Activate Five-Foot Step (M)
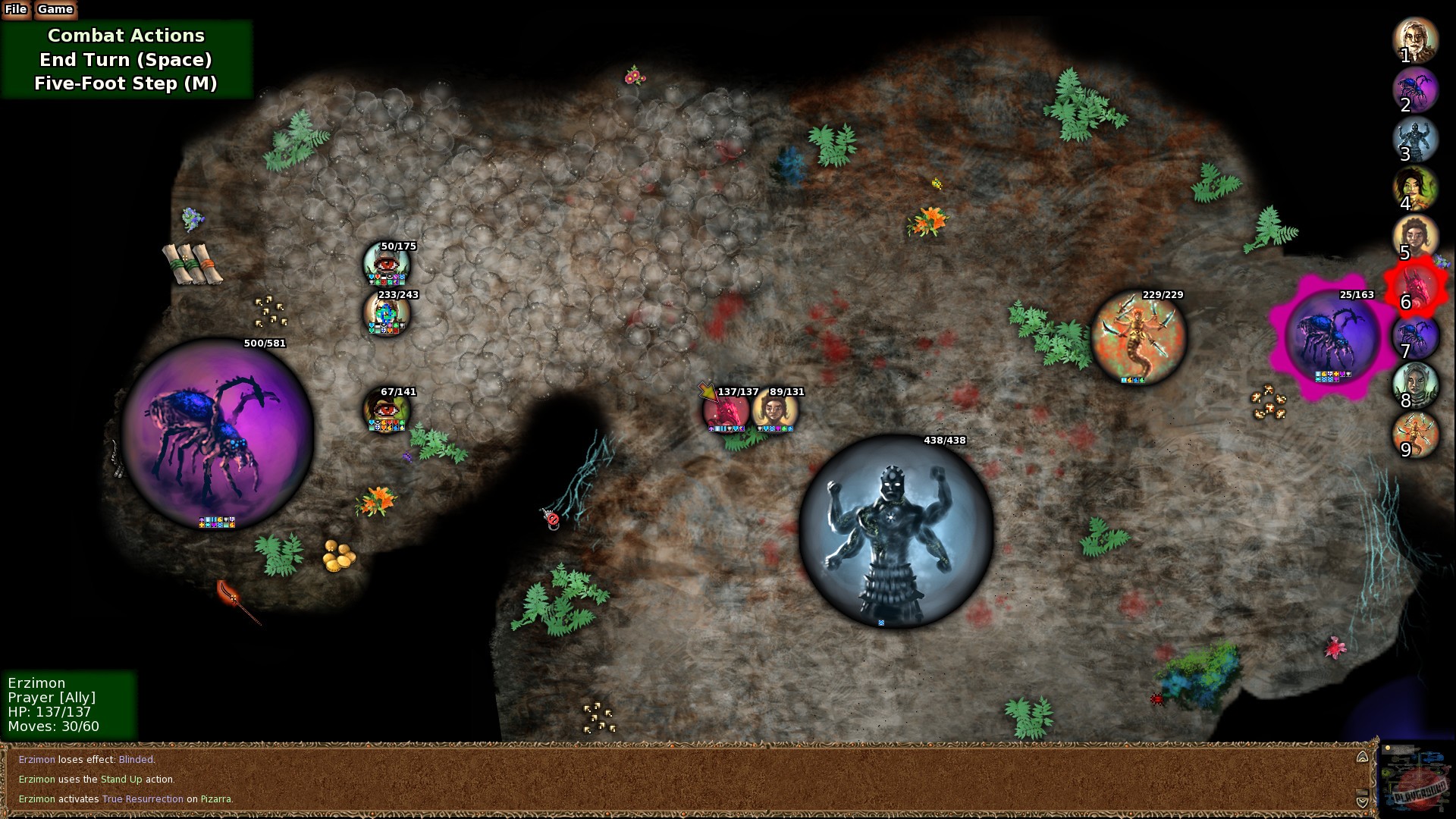Image resolution: width=1456 pixels, height=819 pixels. pos(125,83)
